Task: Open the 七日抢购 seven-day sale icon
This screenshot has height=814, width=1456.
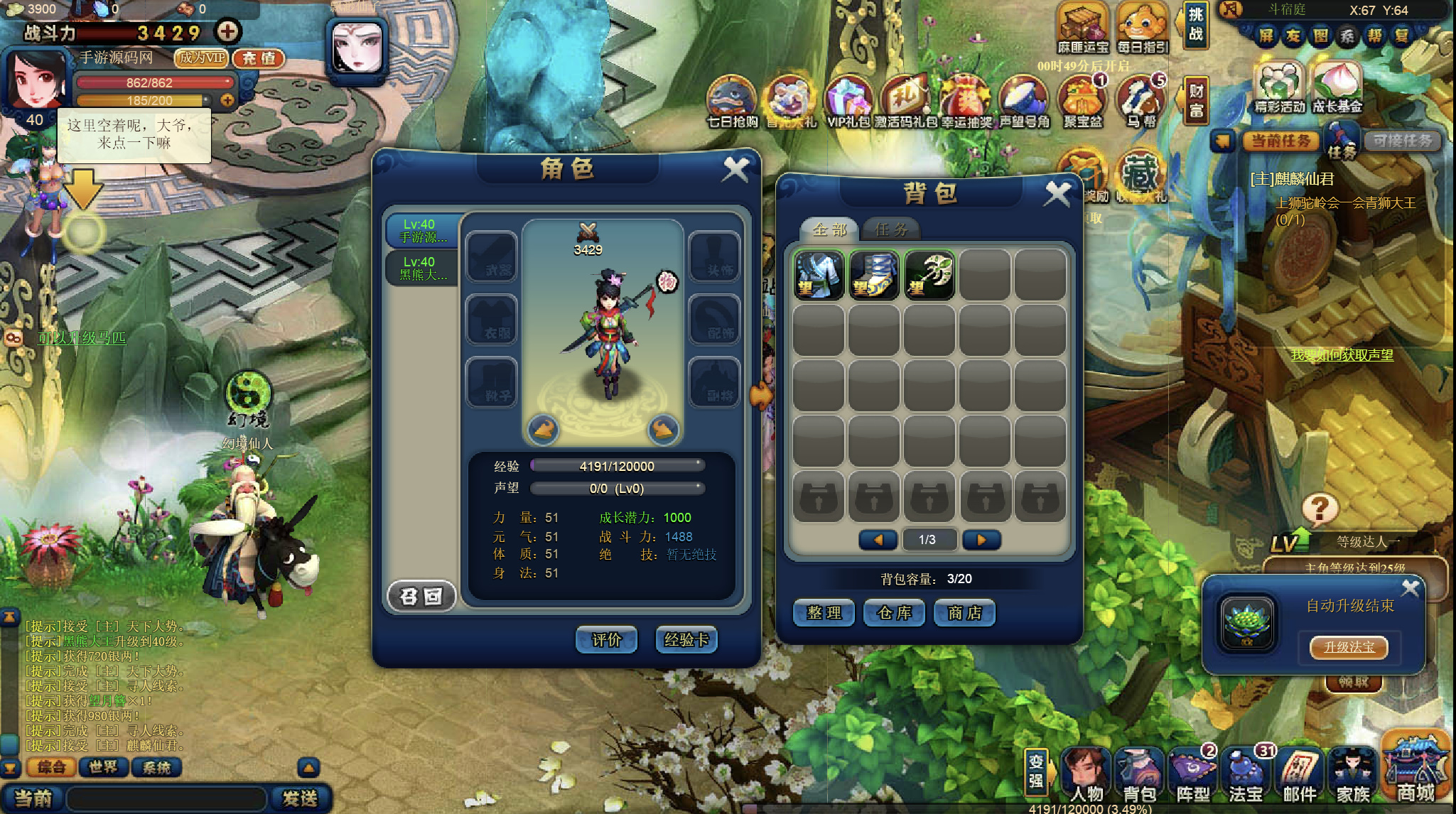Action: (x=732, y=104)
